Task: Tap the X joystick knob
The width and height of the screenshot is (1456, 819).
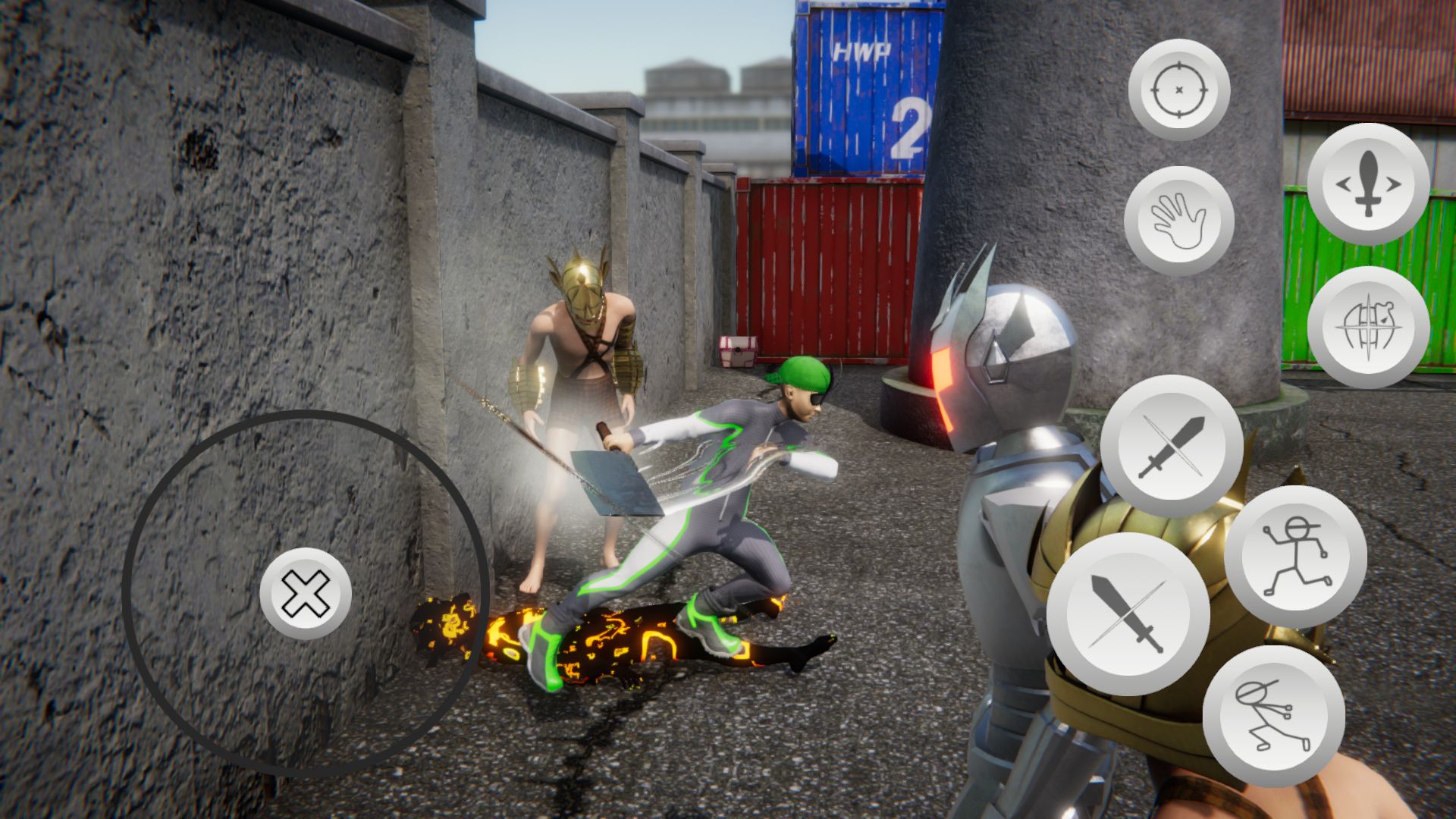Action: click(306, 594)
